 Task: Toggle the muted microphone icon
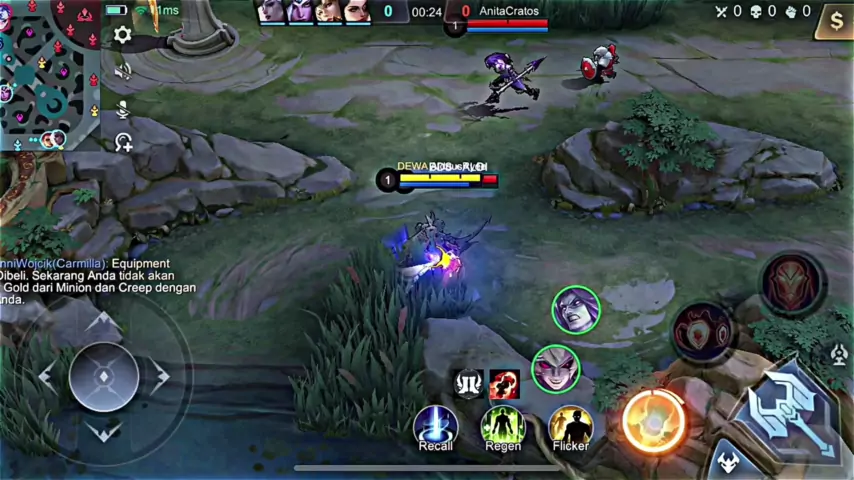click(x=123, y=108)
